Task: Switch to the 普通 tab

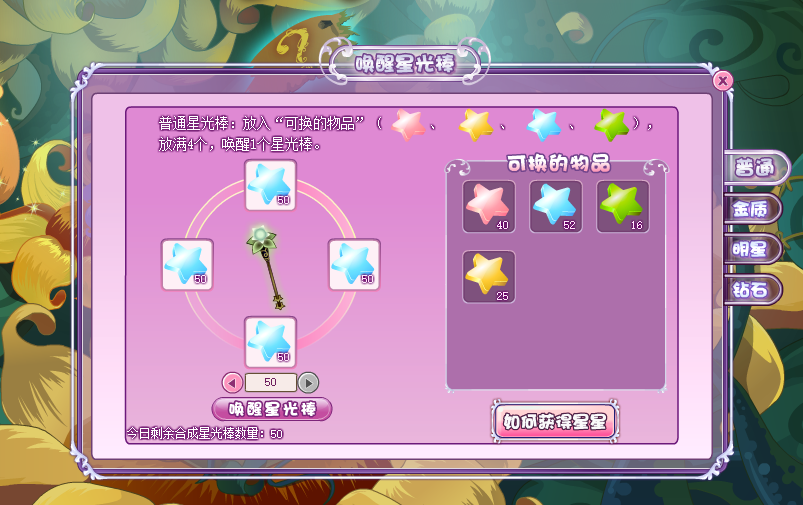Action: coord(754,168)
